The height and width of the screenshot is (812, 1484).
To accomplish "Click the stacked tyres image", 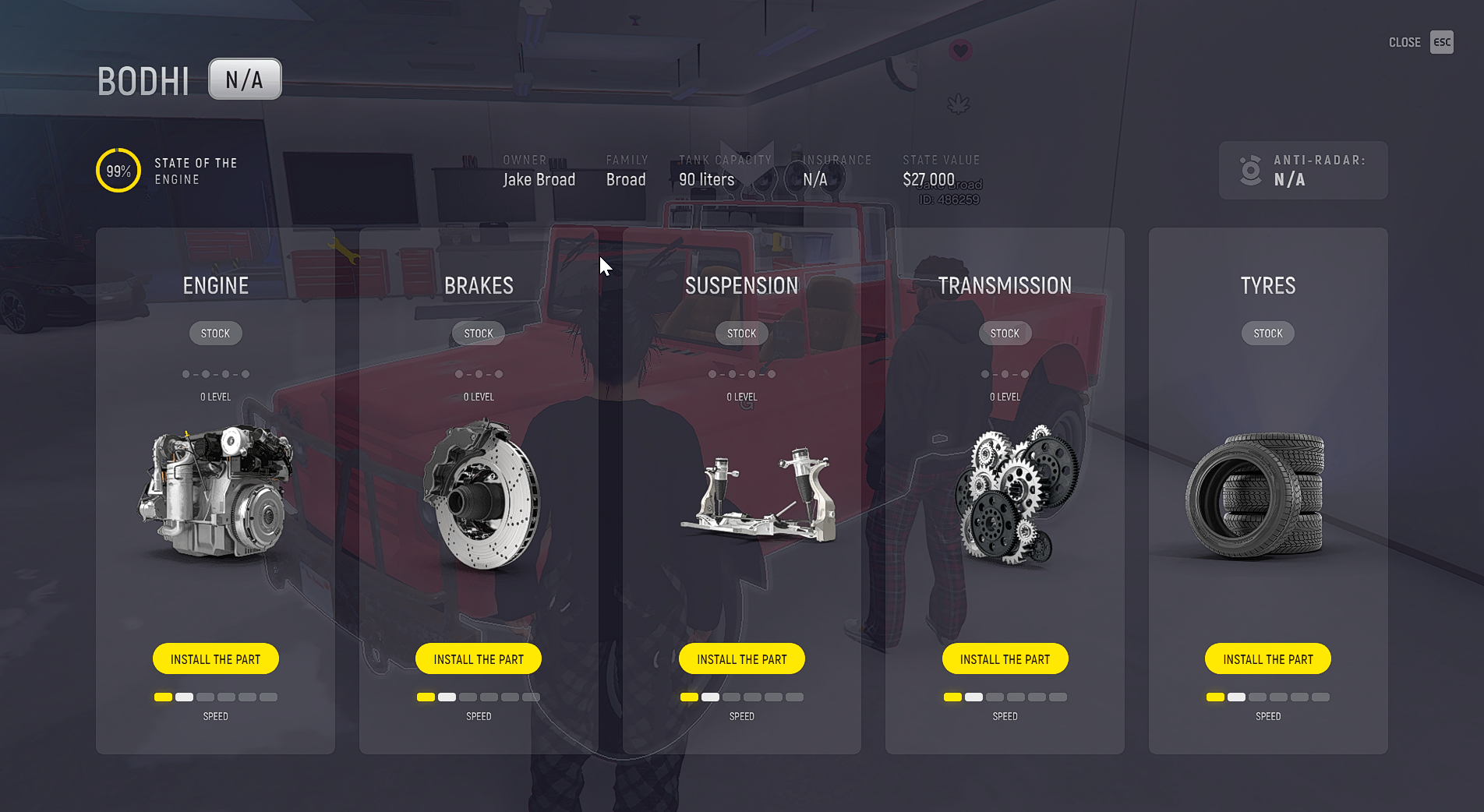I will [x=1255, y=496].
